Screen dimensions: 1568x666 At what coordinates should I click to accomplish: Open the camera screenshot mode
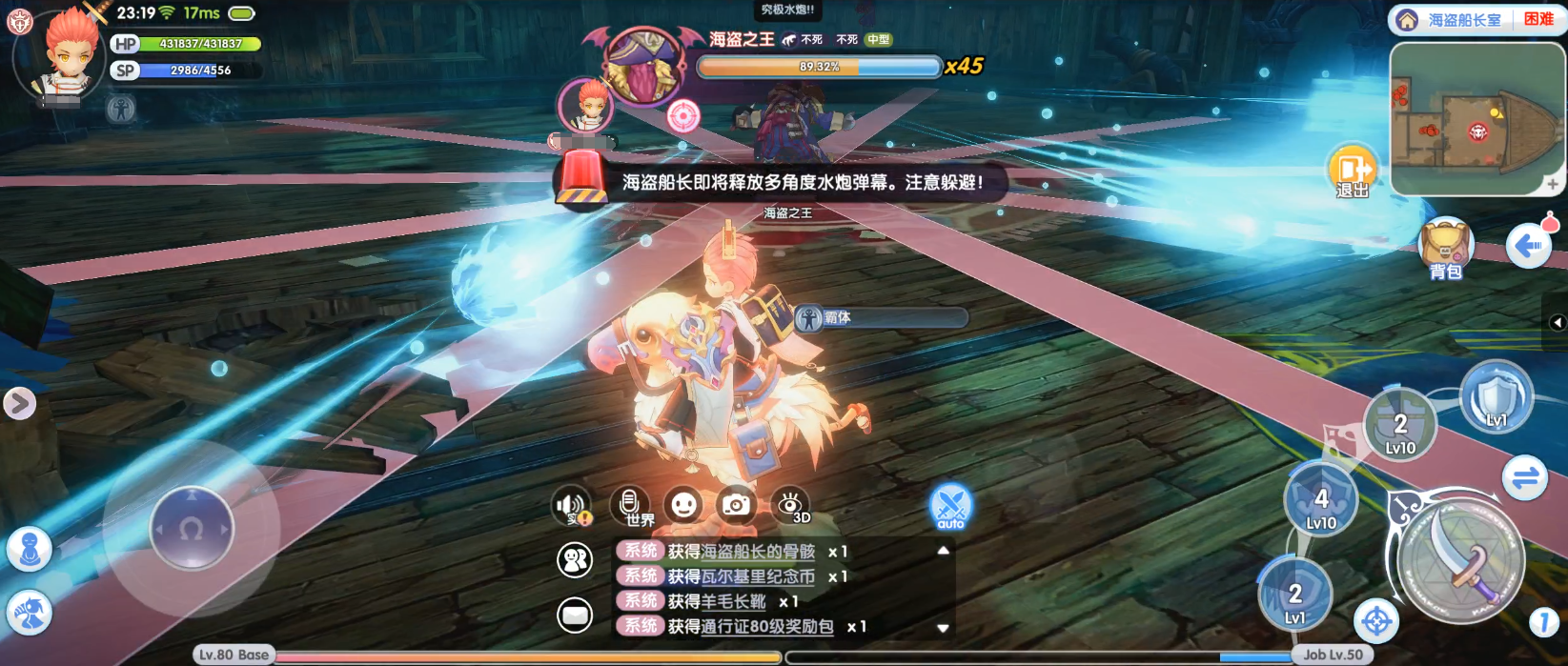tap(736, 505)
